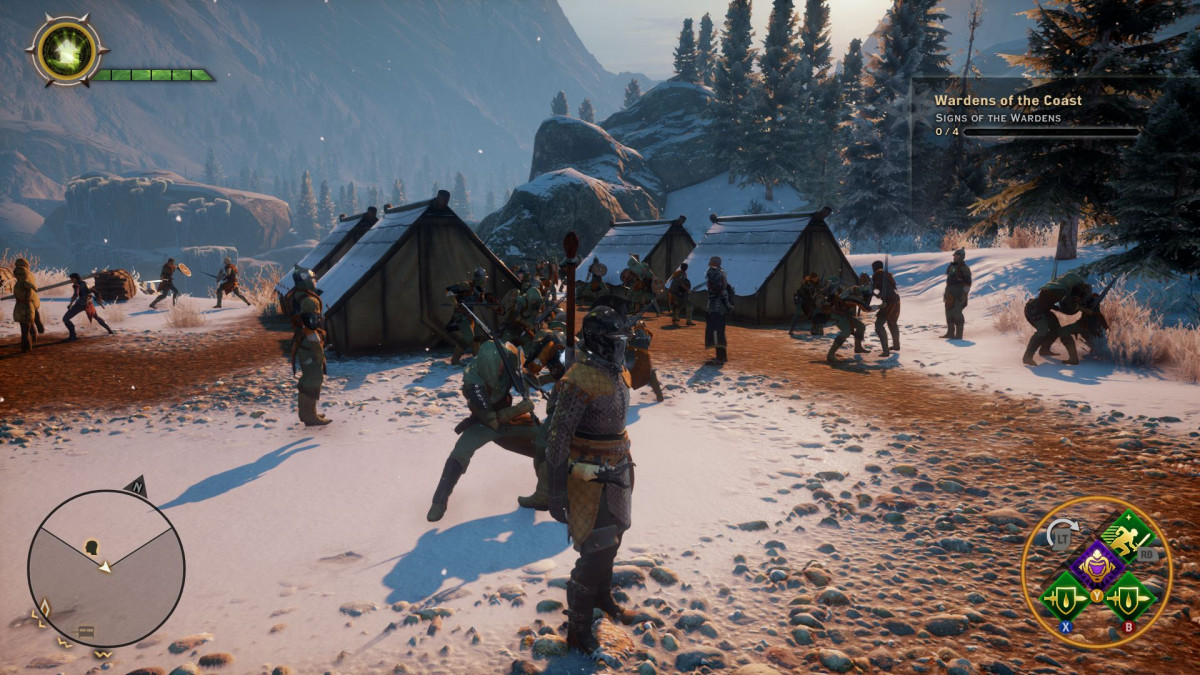
Task: Click the head silhouette marker on minimap
Action: tap(91, 547)
